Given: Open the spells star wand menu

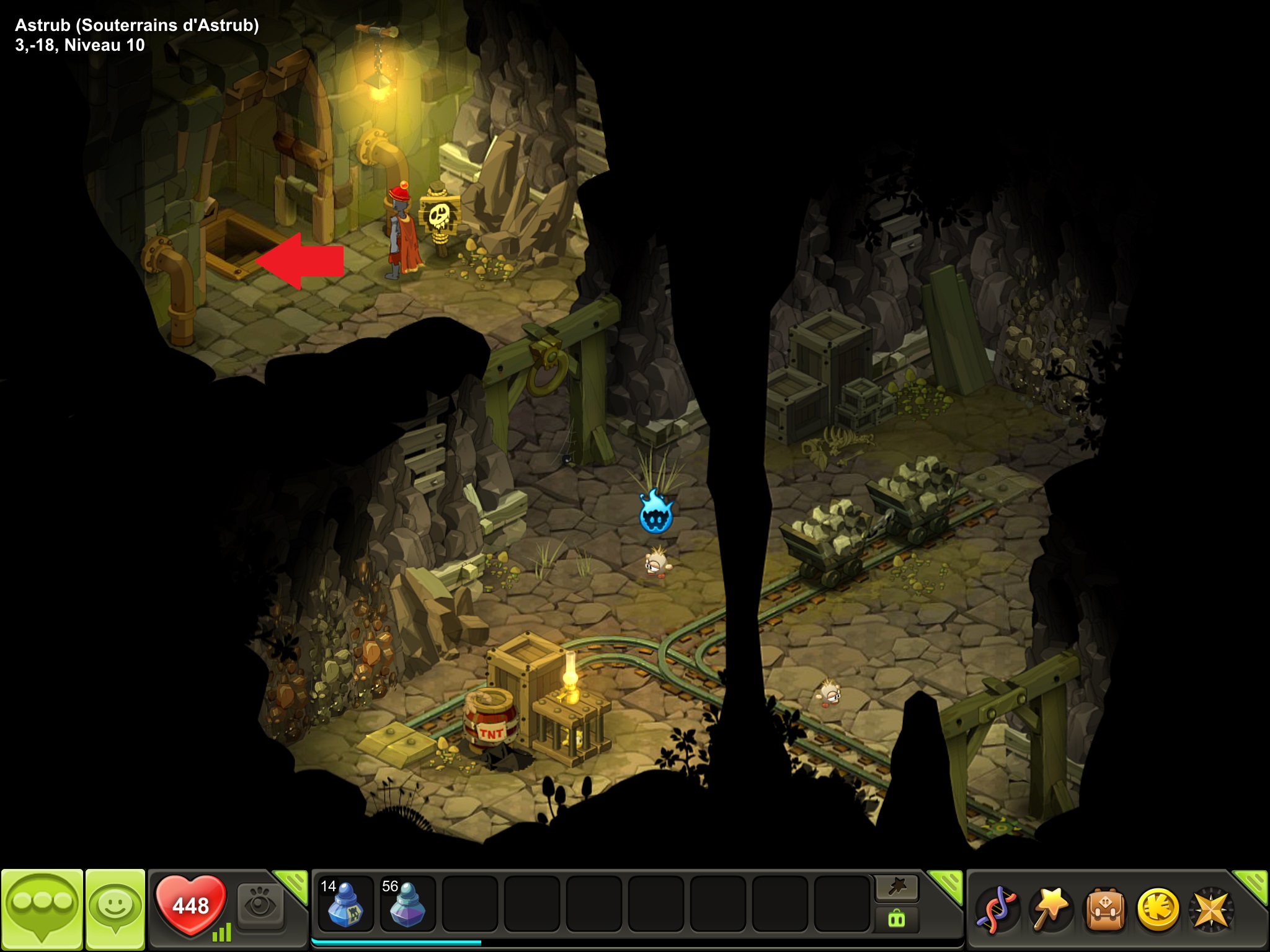Looking at the screenshot, I should click(1049, 910).
